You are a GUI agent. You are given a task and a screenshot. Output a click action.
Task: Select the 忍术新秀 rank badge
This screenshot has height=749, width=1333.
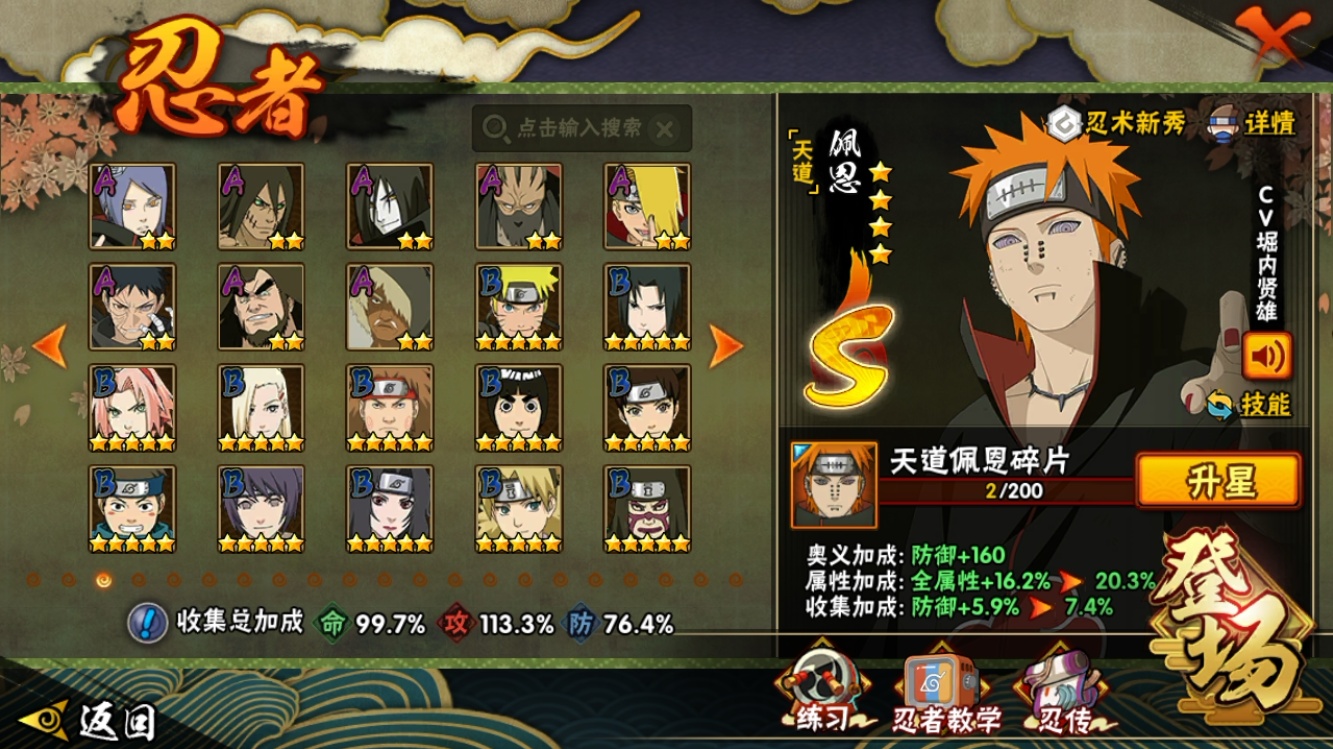point(1117,123)
